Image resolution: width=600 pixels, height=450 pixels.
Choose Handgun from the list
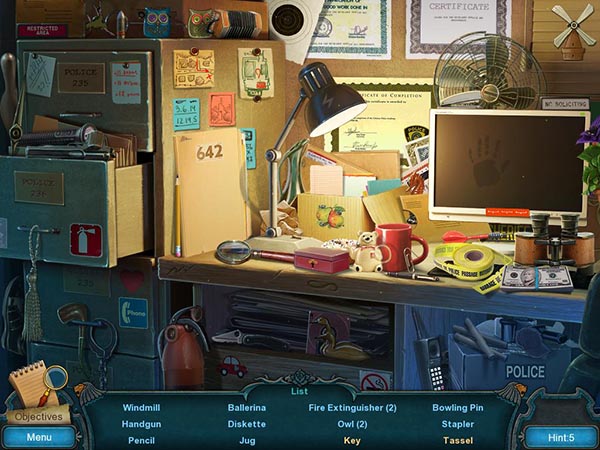[141, 424]
